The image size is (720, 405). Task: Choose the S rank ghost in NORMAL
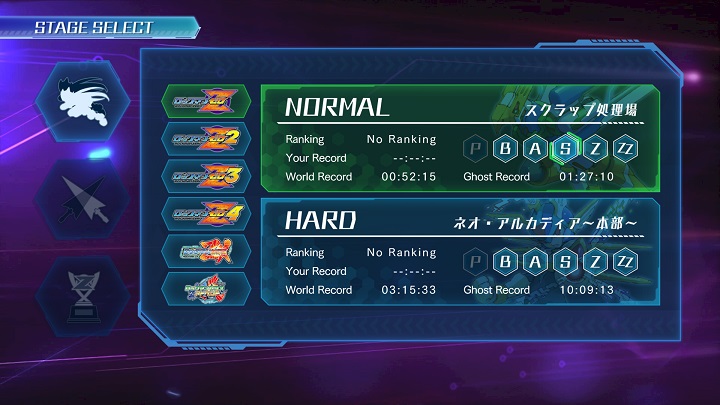(566, 149)
